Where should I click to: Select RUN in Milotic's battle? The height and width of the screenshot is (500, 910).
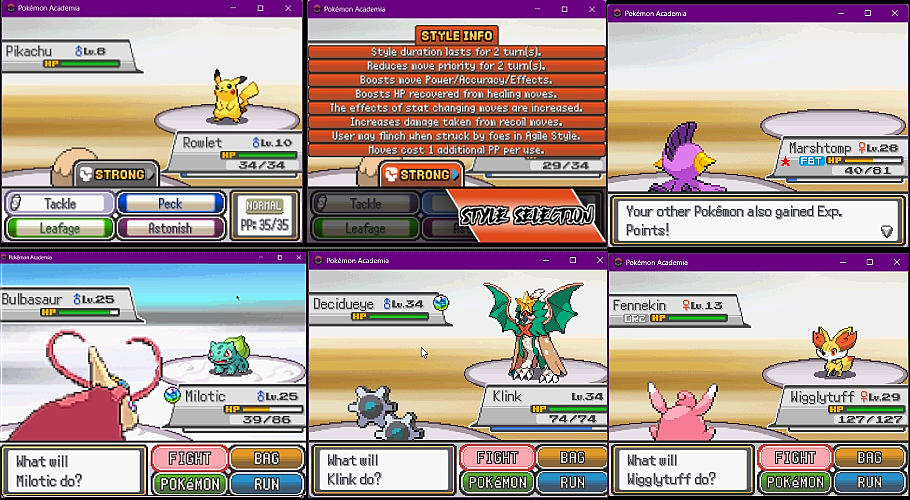tap(266, 483)
